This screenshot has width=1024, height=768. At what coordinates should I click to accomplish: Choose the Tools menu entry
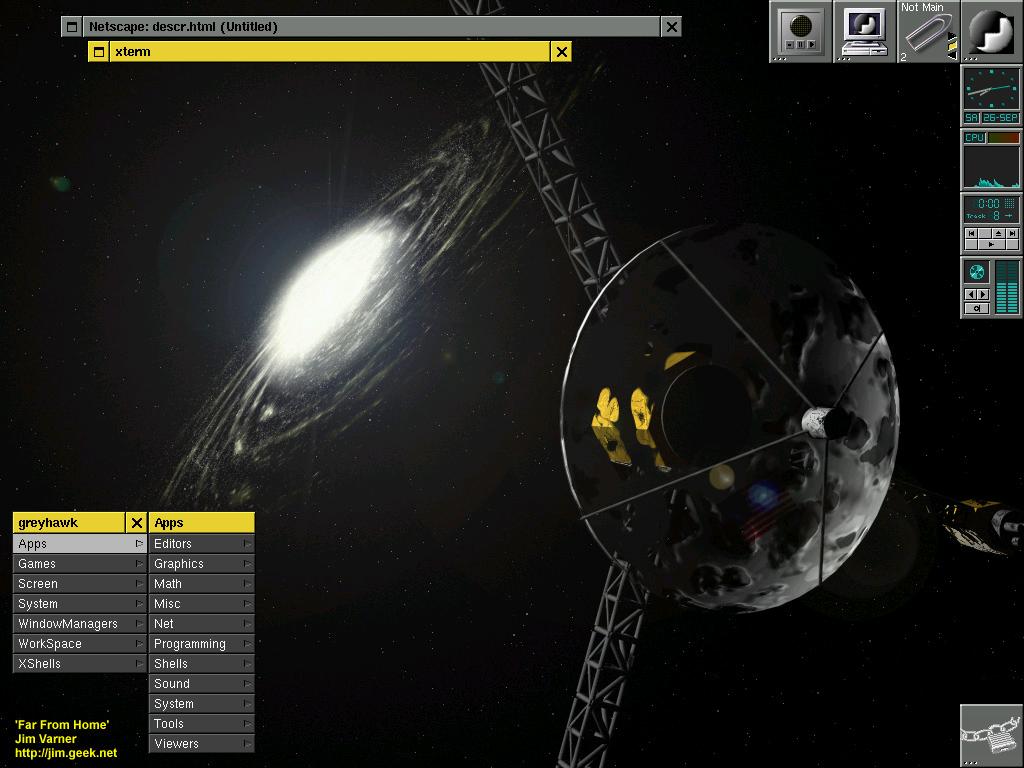201,724
